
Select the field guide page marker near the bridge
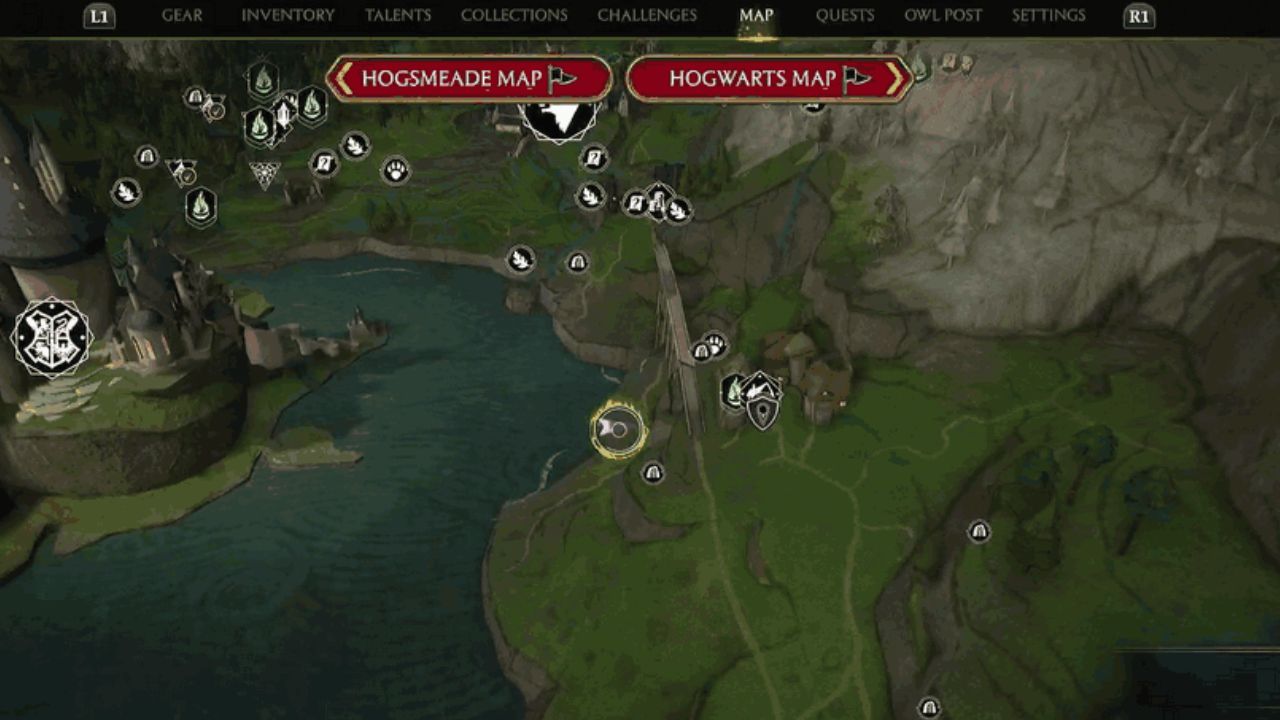[635, 203]
